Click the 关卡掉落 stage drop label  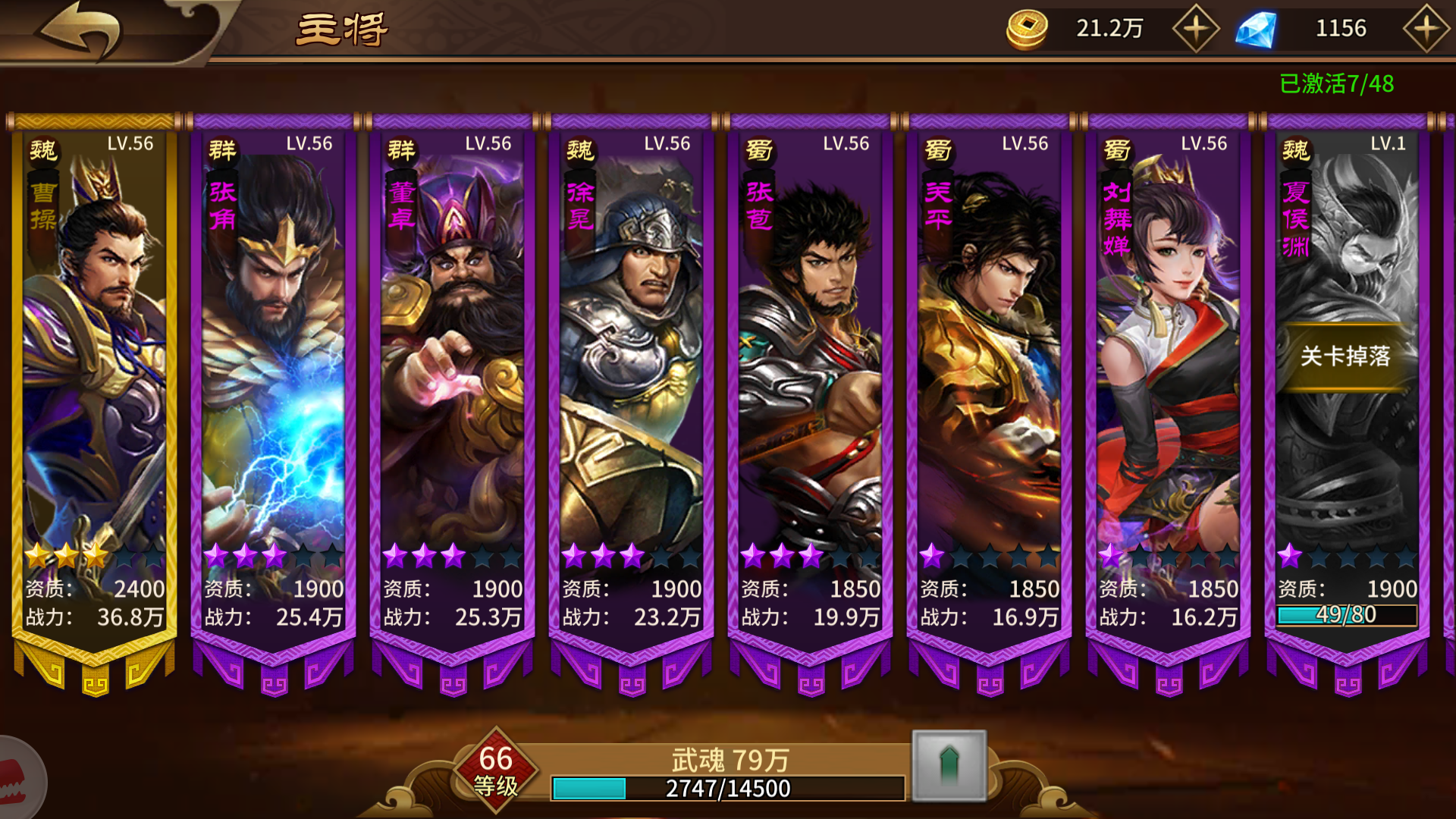coord(1345,356)
